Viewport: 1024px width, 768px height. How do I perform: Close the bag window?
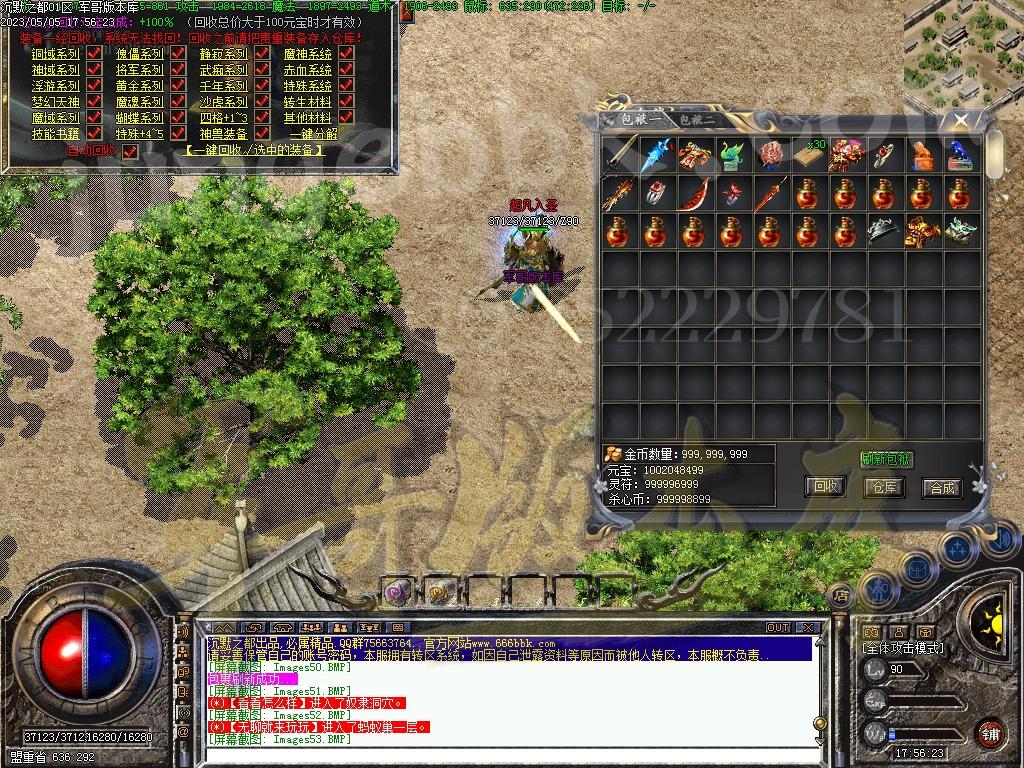point(961,120)
